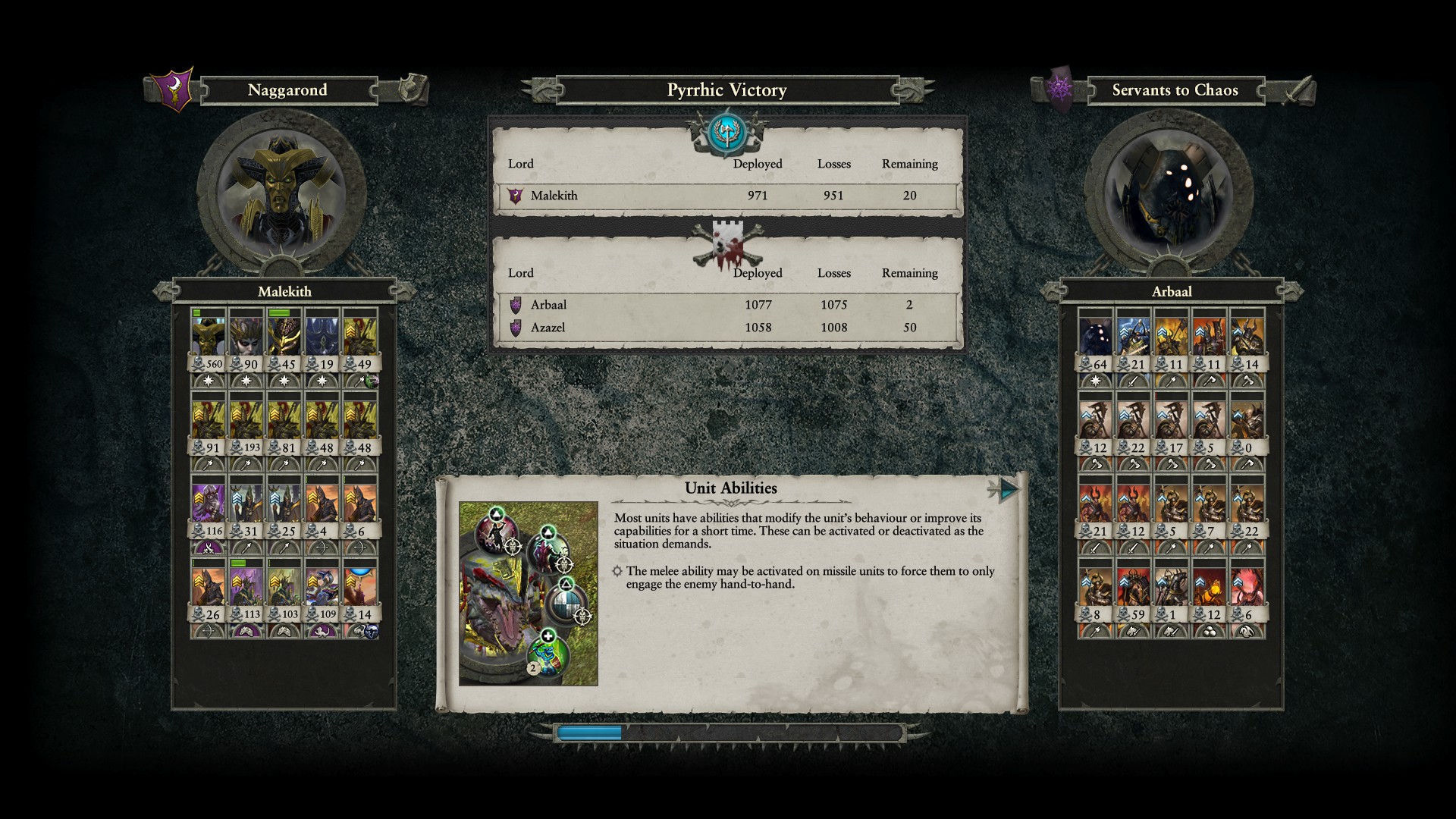
Task: Click the stone shield icon right of the Naggarond banner
Action: coord(409,86)
